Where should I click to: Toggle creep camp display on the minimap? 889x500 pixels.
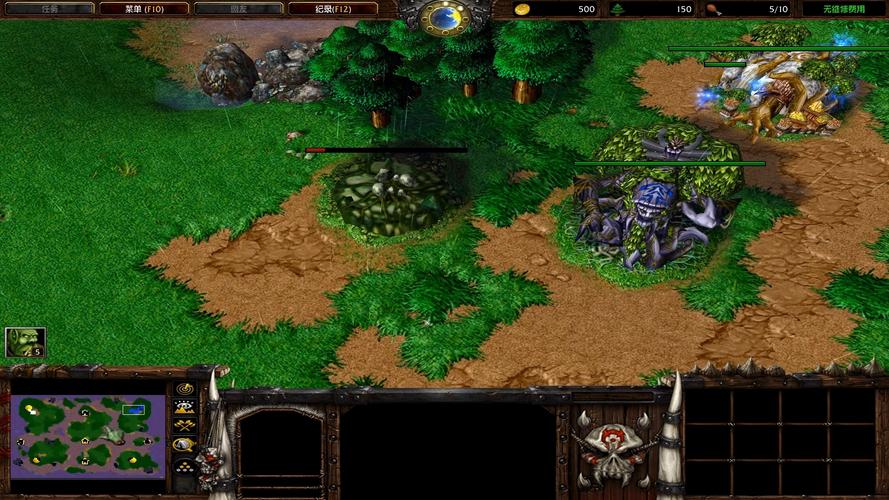[x=184, y=445]
